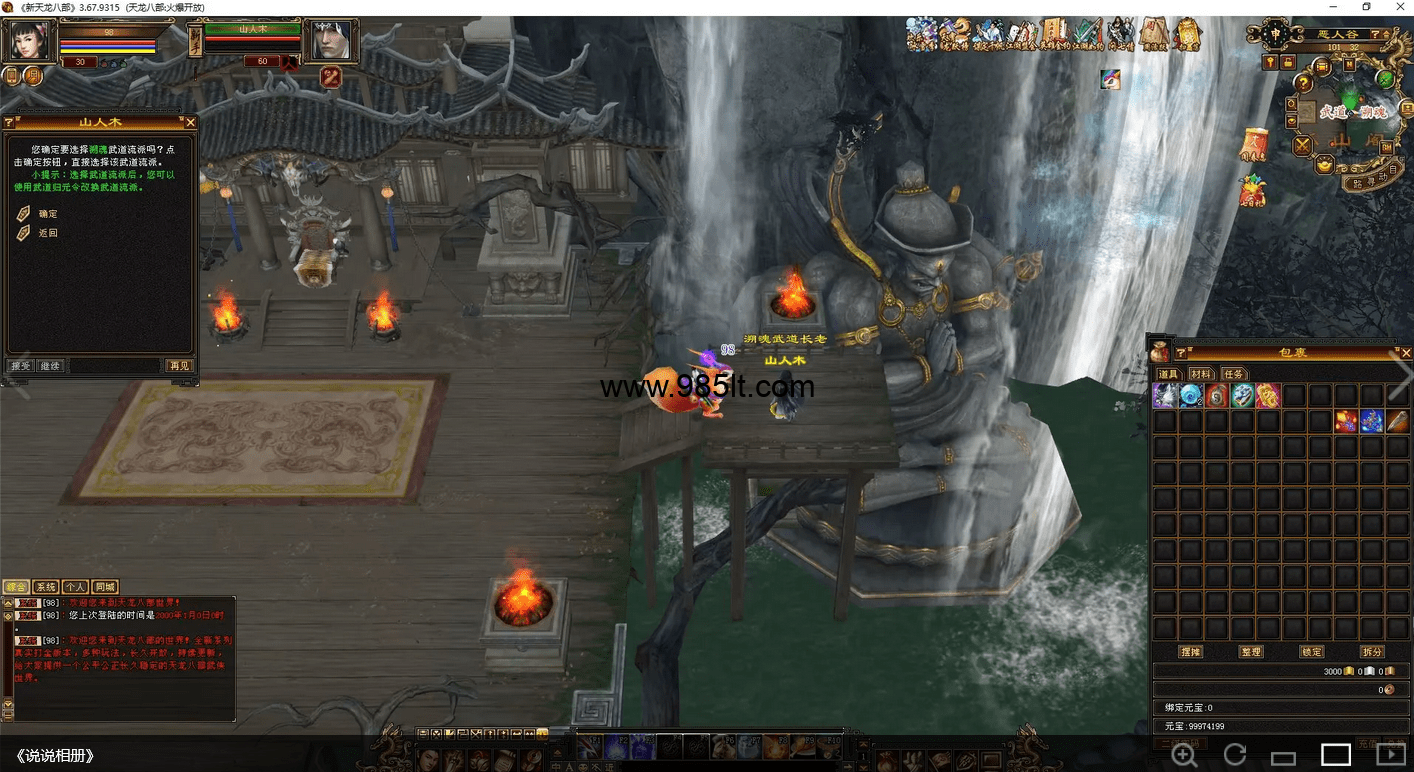The image size is (1414, 772).
Task: Open the 同城 local chat tab
Action: [x=105, y=587]
